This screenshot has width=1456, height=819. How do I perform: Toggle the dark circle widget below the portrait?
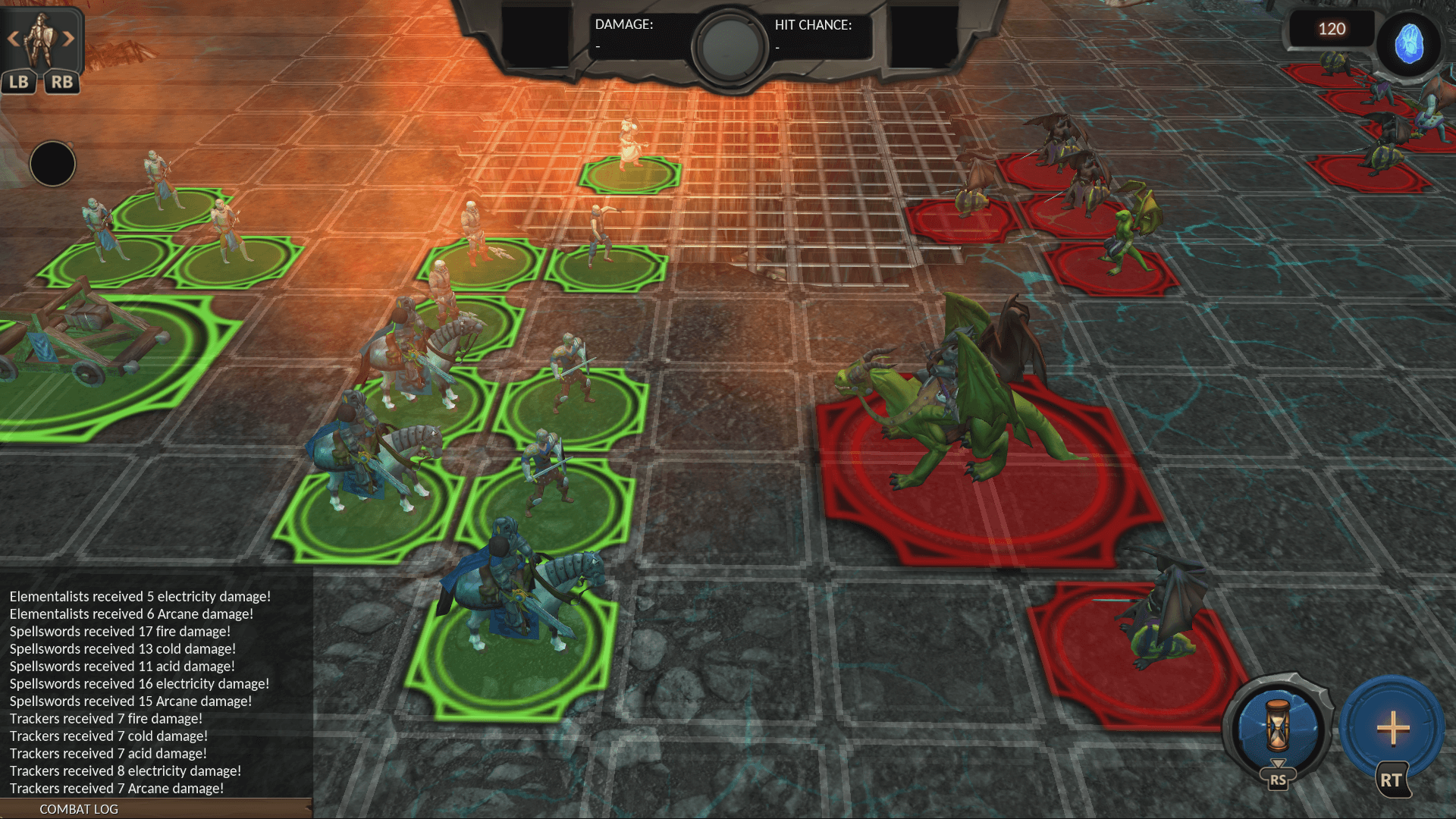[x=52, y=164]
